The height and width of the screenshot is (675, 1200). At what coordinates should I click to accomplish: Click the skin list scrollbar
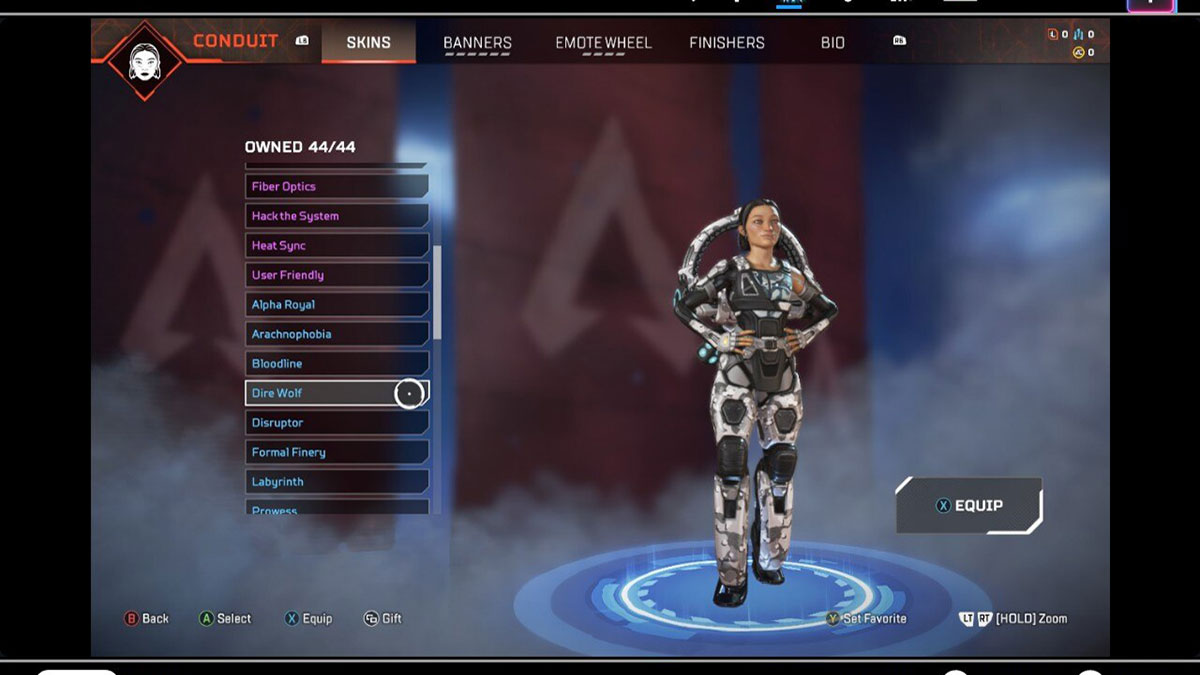pyautogui.click(x=437, y=290)
